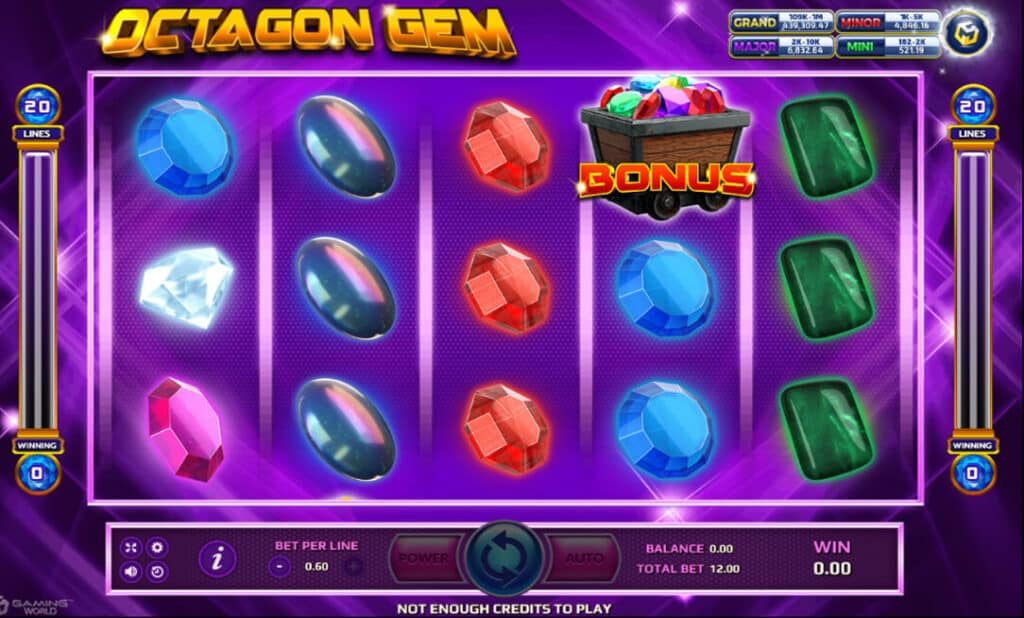The width and height of the screenshot is (1024, 618).
Task: Decrease bet per line with minus button
Action: 279,566
